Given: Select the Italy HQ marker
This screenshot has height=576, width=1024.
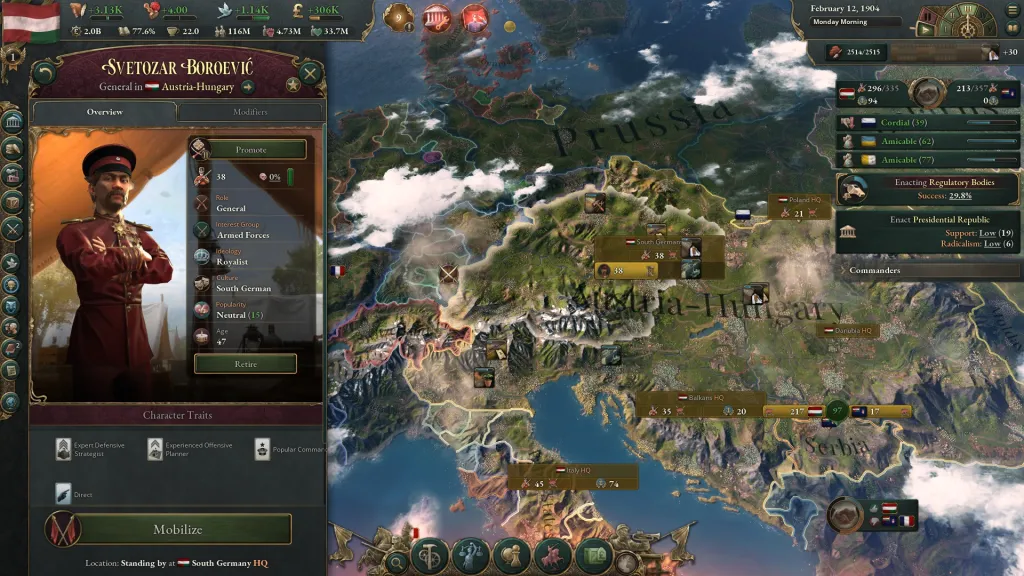Looking at the screenshot, I should click(x=572, y=470).
